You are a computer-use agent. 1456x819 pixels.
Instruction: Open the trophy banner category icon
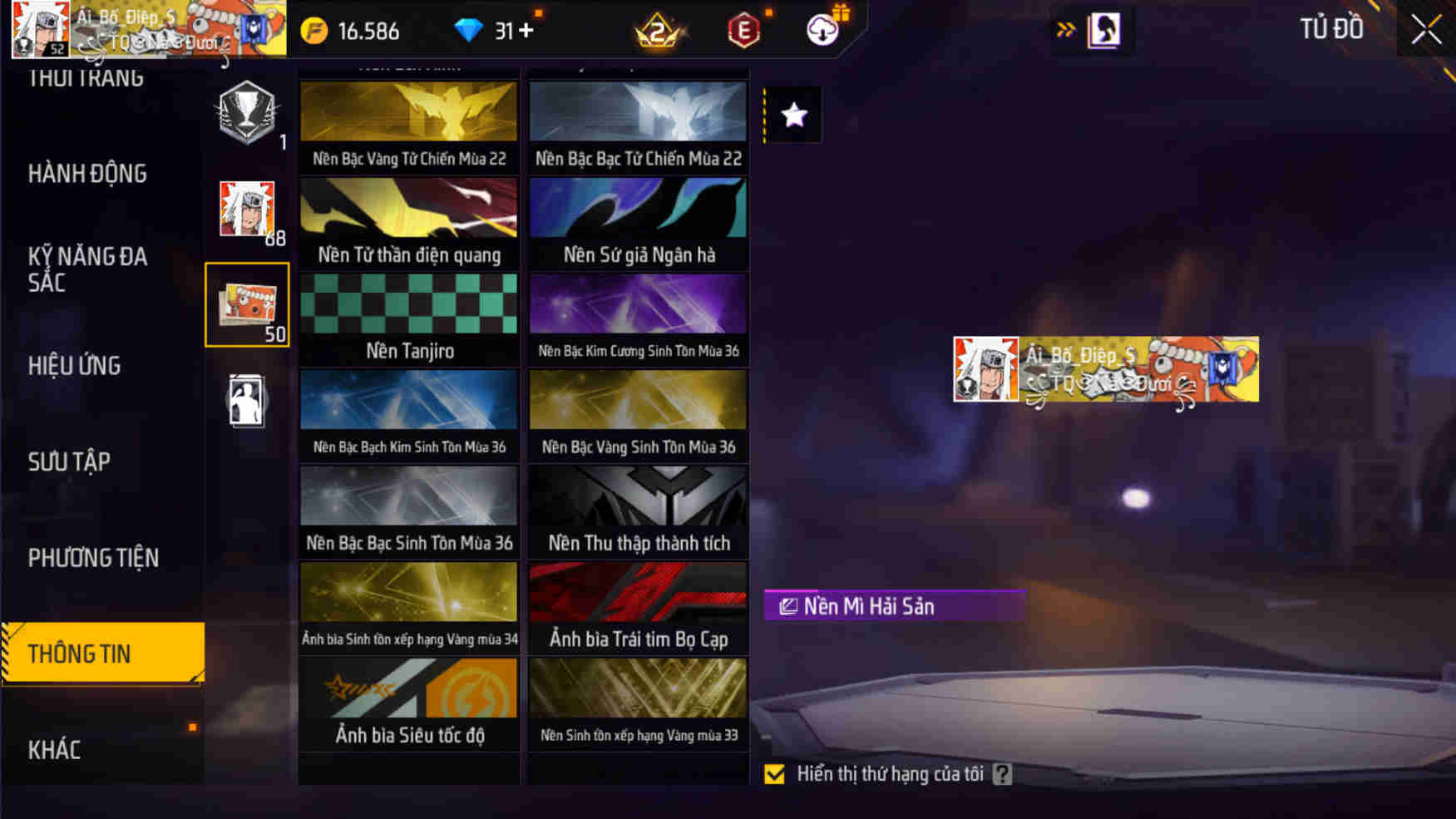[247, 116]
